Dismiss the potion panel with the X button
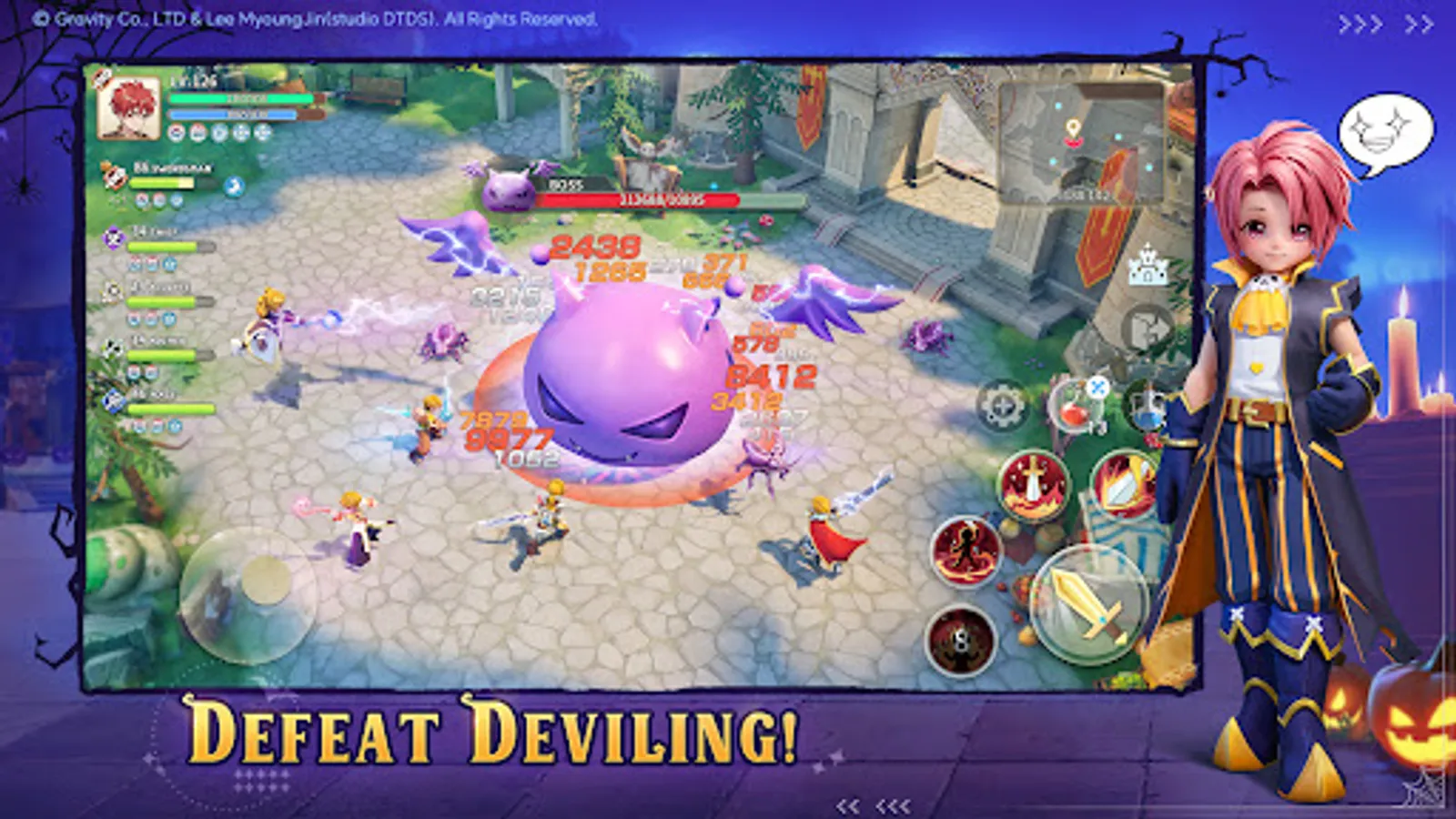 tap(1097, 387)
